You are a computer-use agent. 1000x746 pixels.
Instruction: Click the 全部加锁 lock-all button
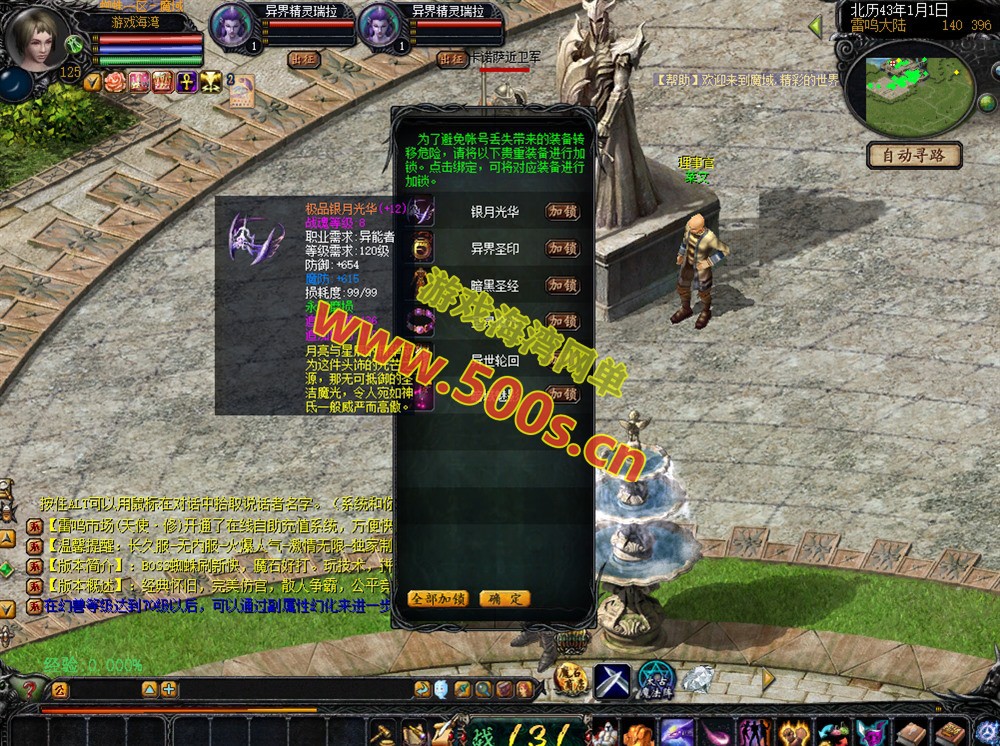click(x=438, y=598)
